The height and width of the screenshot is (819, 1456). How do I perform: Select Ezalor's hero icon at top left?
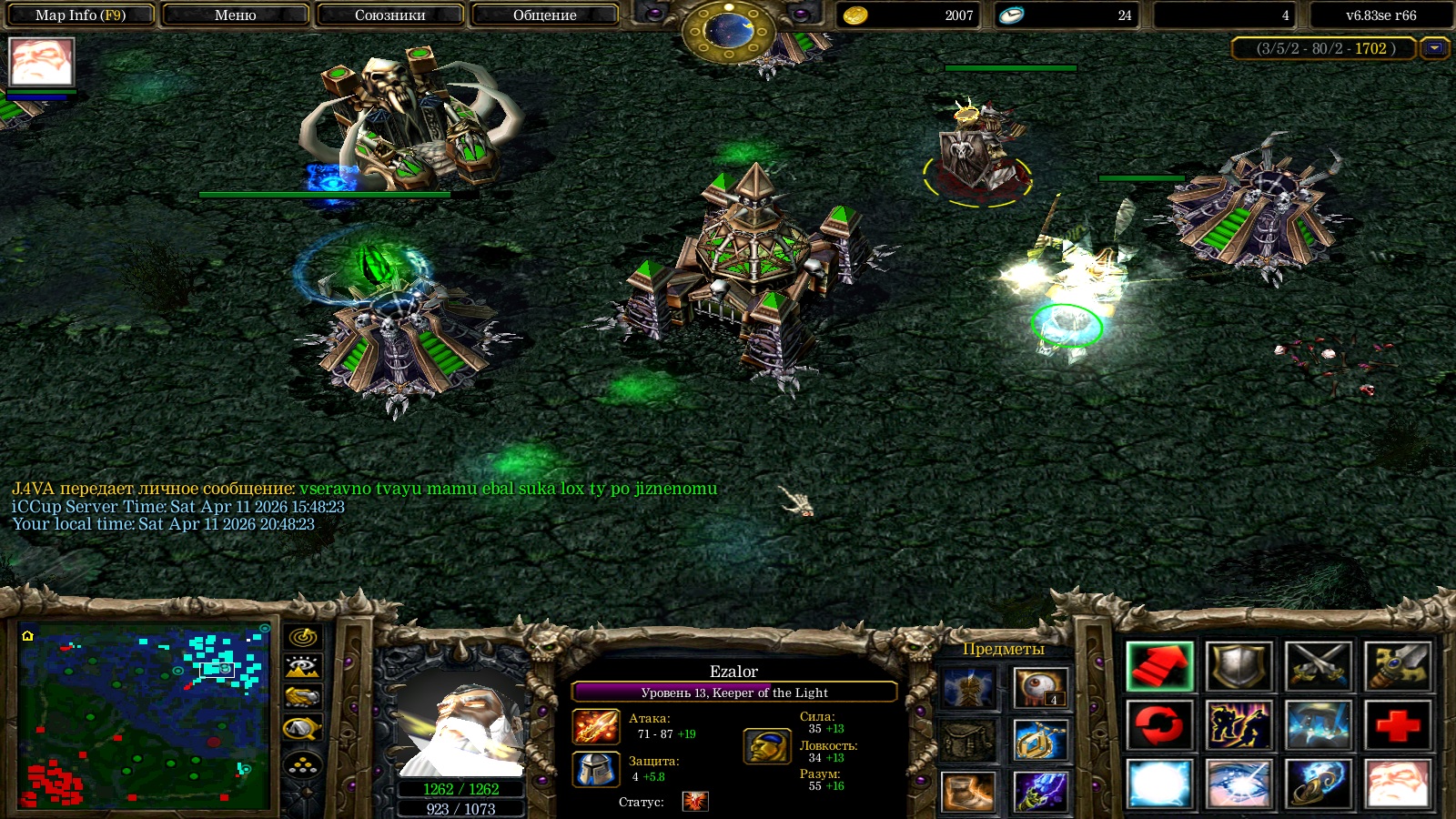click(x=41, y=62)
